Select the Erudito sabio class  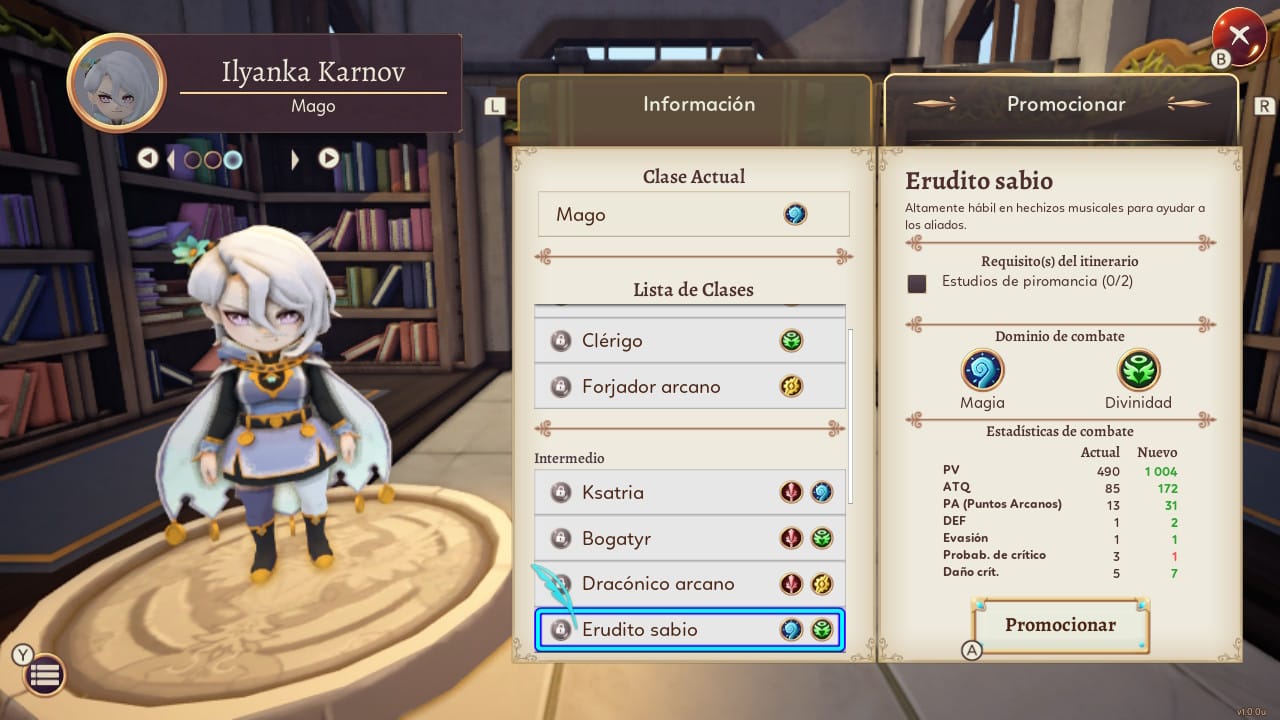689,630
